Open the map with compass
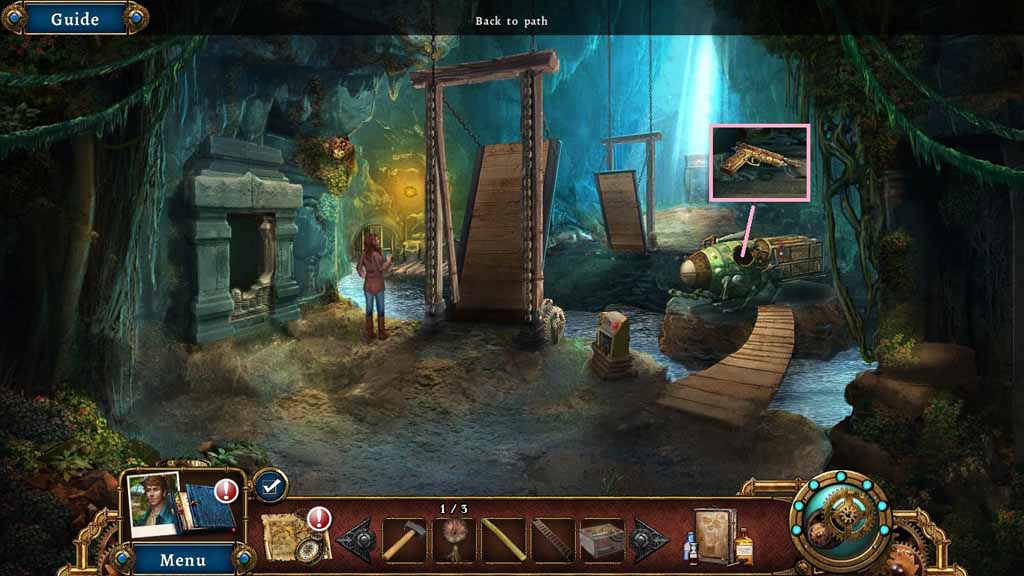Viewport: 1024px width, 576px height. 296,537
